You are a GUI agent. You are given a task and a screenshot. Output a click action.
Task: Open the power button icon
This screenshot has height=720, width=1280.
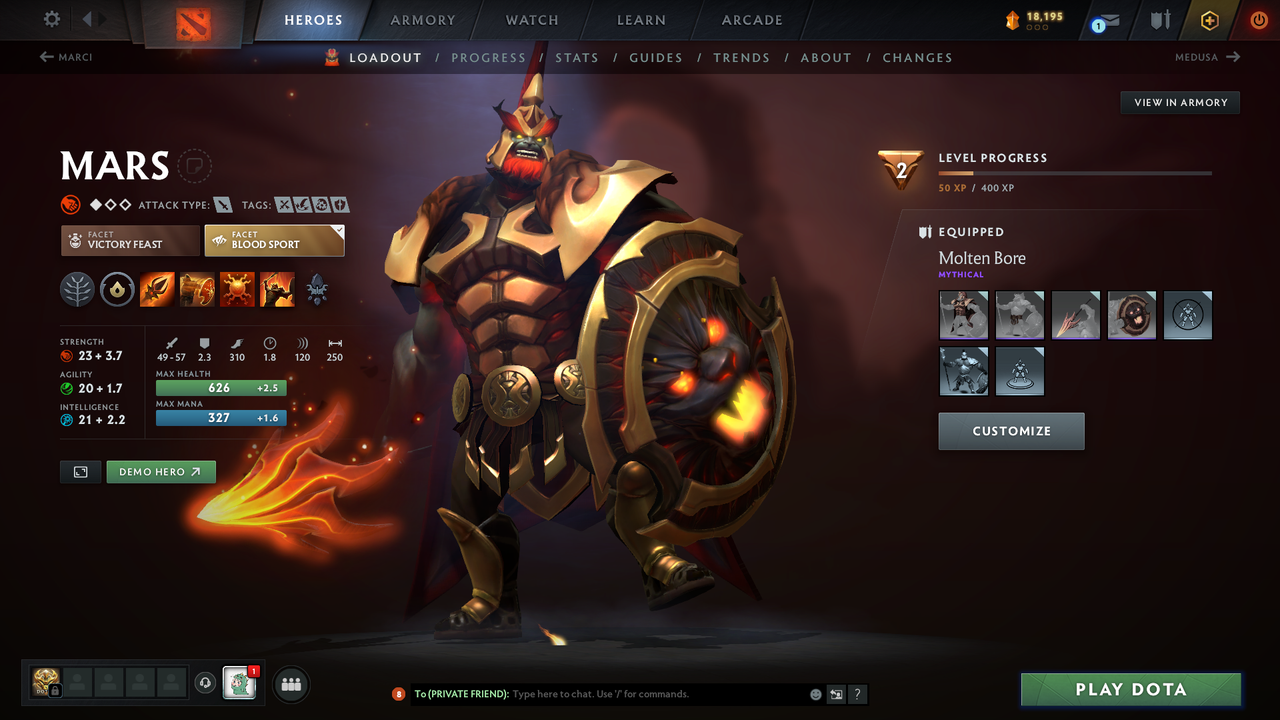point(1257,20)
